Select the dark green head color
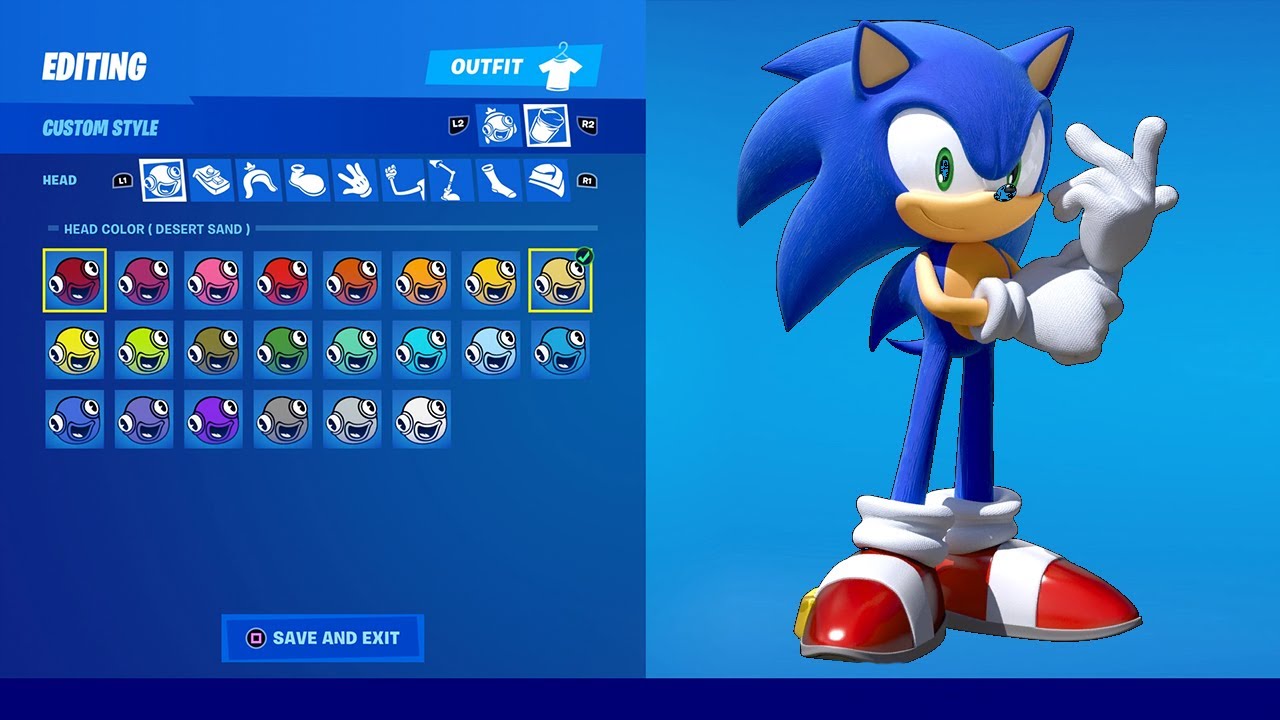The image size is (1280, 720). pyautogui.click(x=283, y=349)
